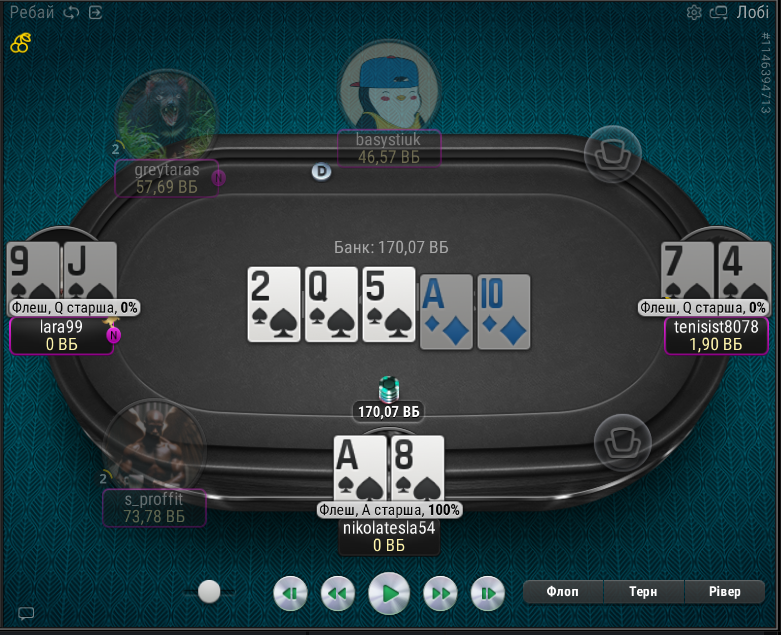Image resolution: width=781 pixels, height=635 pixels.
Task: Rewind the replay one step
Action: [x=338, y=593]
